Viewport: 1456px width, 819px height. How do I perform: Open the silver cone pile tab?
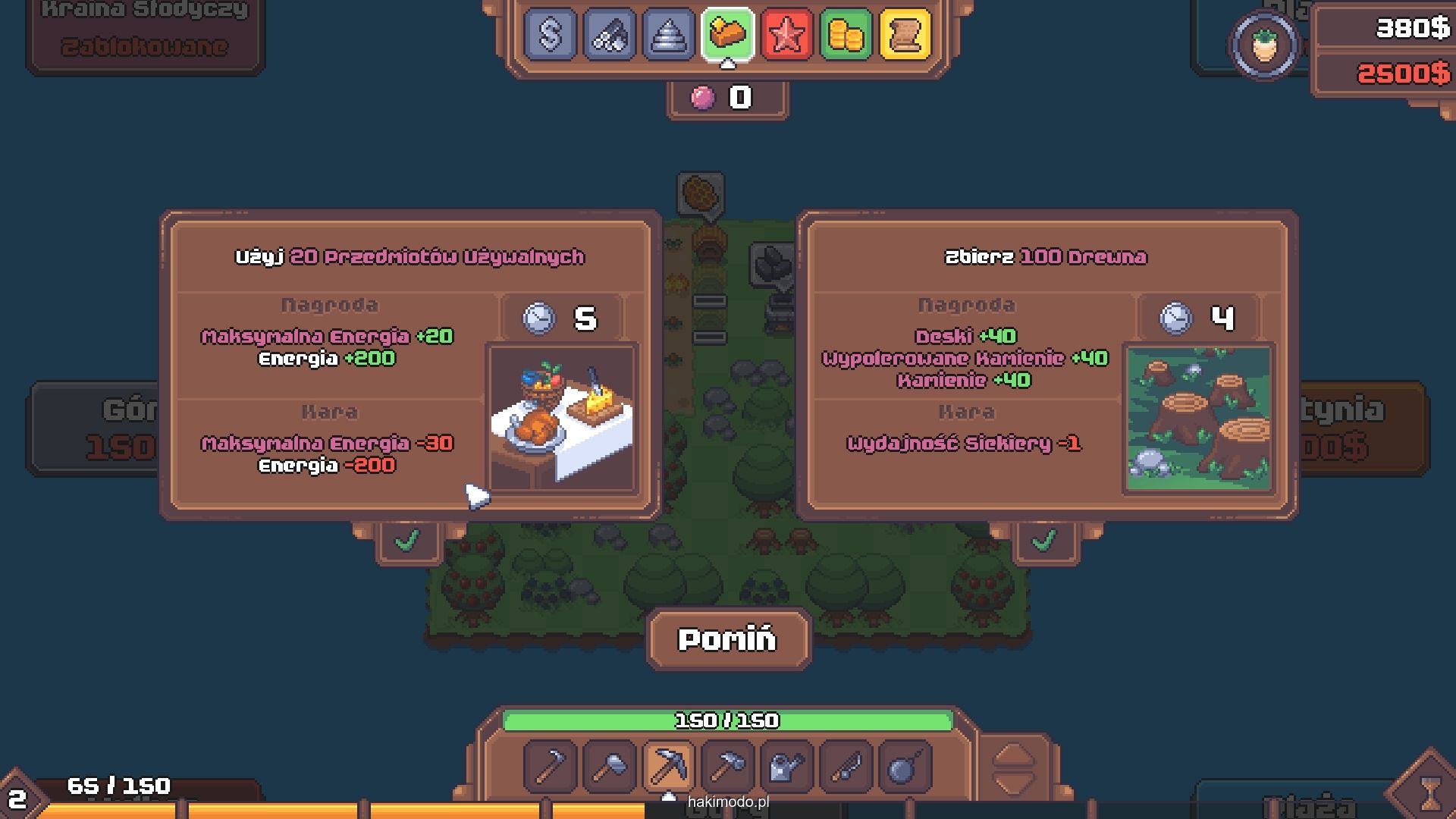coord(668,34)
